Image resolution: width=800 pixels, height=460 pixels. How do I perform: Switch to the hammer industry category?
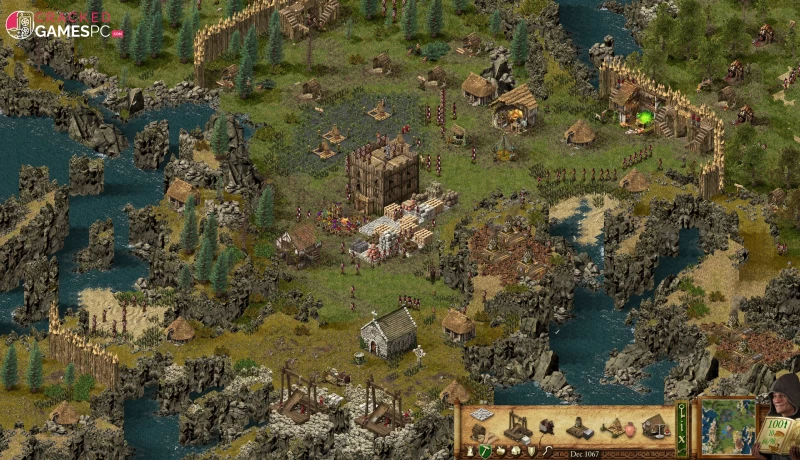click(485, 451)
